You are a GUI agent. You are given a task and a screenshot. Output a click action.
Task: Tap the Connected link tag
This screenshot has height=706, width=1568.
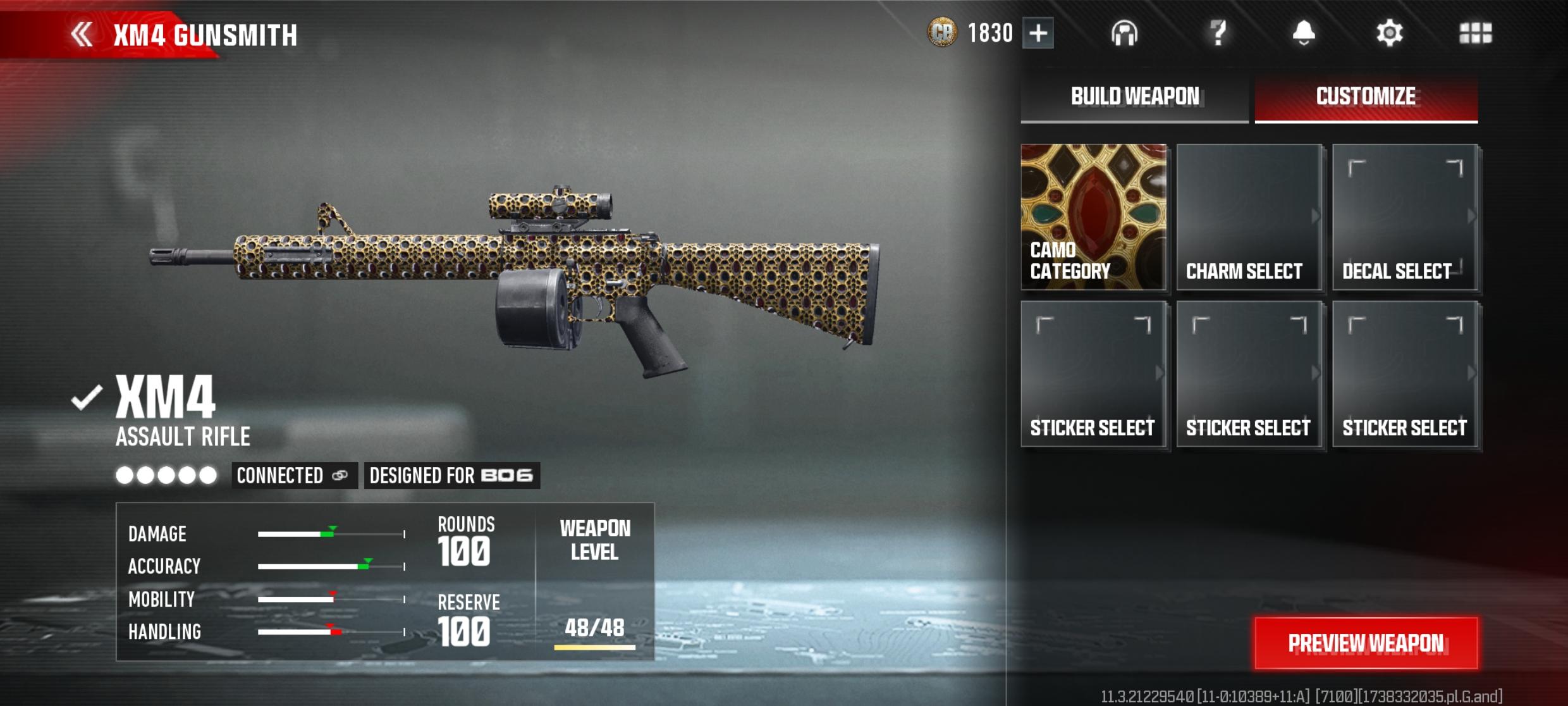click(293, 475)
